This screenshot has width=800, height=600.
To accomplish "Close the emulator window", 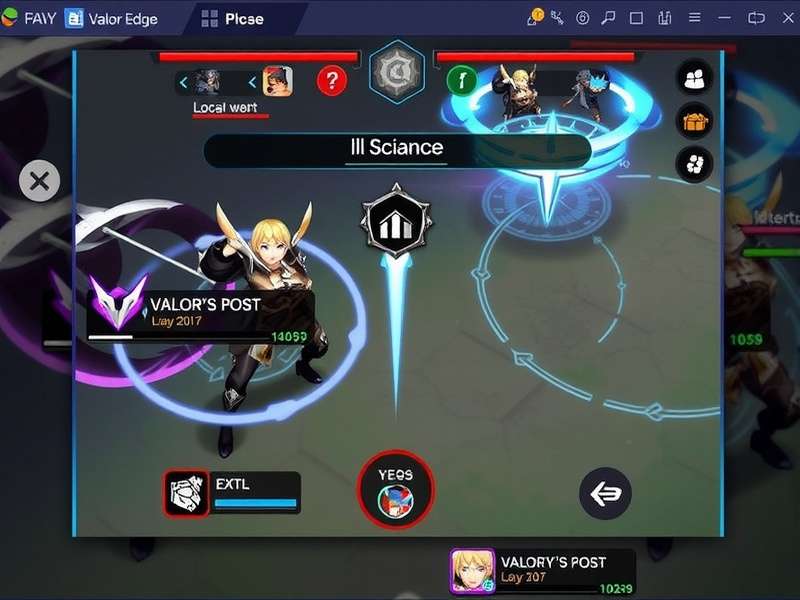I will [783, 18].
